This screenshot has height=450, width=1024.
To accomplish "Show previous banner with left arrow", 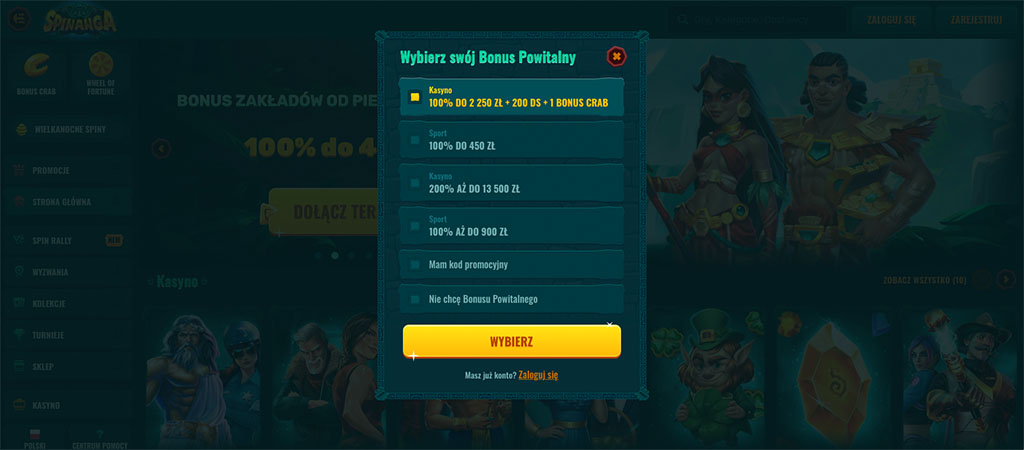I will click(162, 149).
